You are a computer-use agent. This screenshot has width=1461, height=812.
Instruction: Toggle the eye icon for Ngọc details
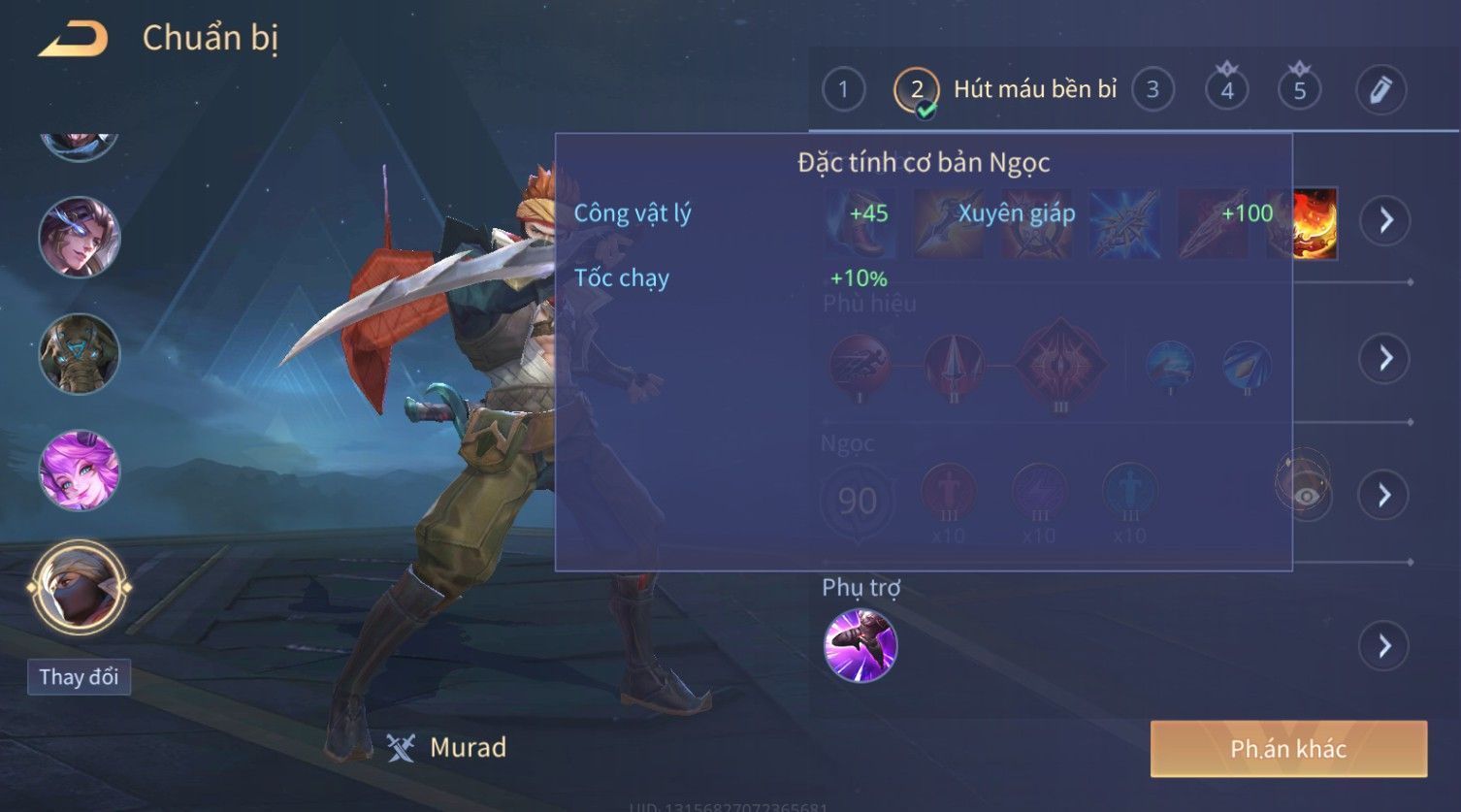[x=1307, y=496]
